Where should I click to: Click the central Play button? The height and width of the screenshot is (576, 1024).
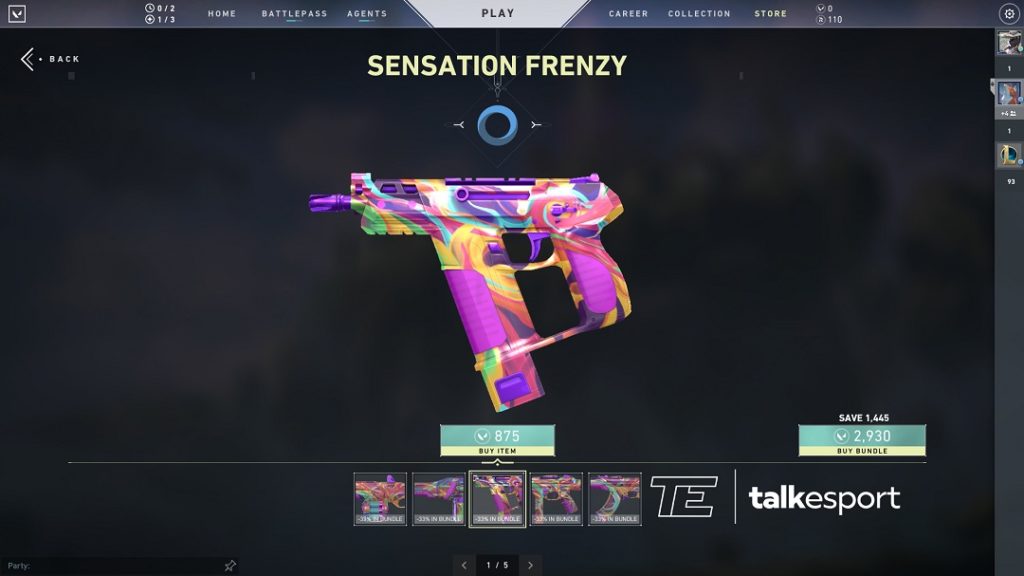coord(497,14)
